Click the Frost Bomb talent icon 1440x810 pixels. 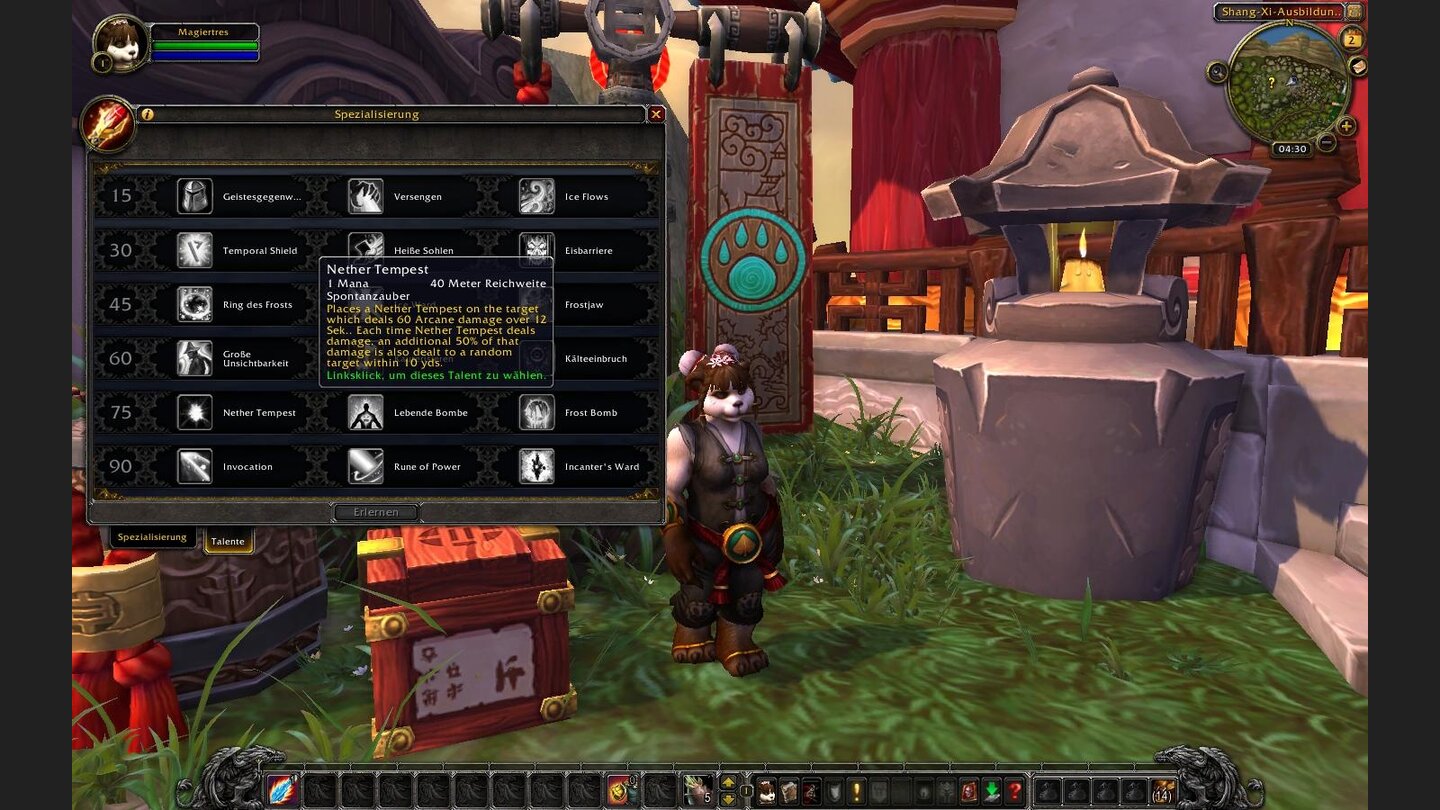click(x=537, y=411)
